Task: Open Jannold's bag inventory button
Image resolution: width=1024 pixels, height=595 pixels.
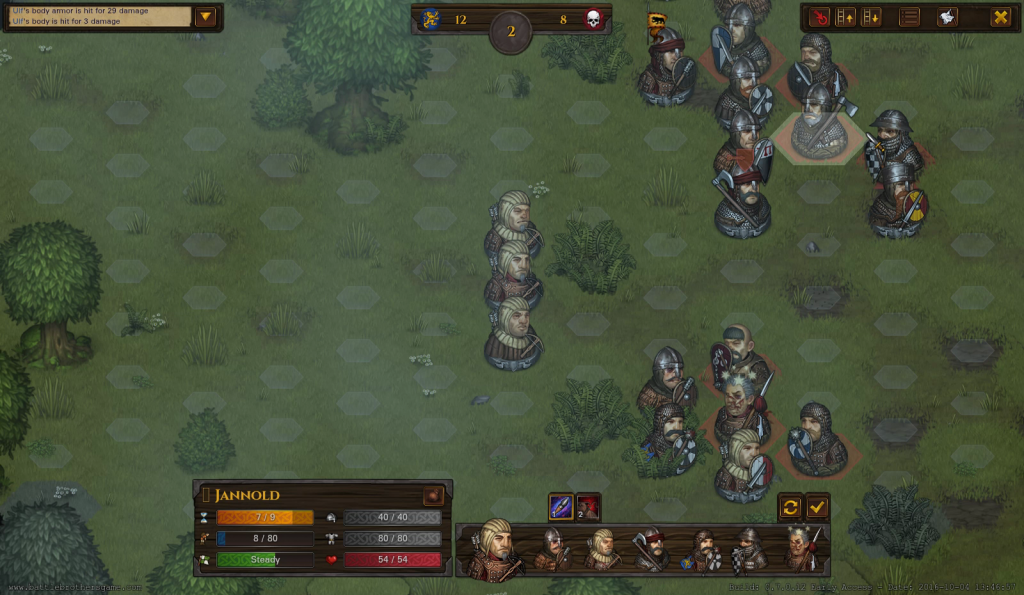Action: coord(433,495)
